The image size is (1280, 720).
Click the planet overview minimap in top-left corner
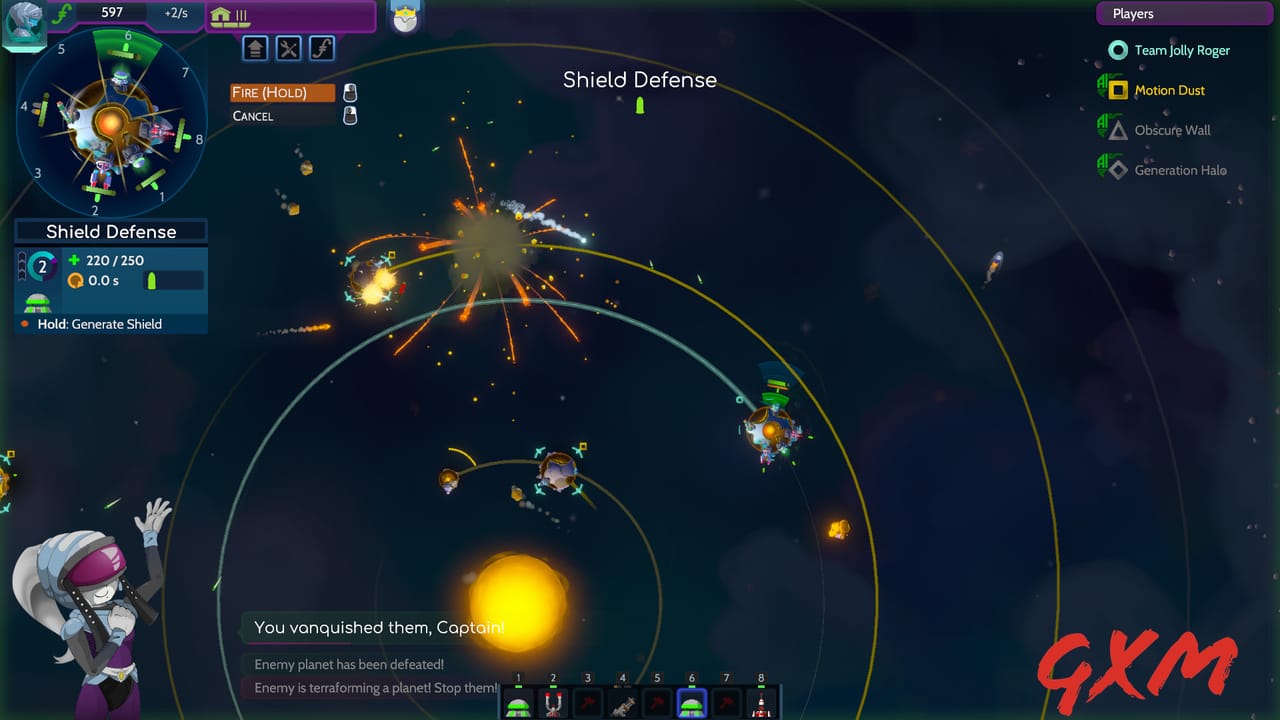click(110, 120)
